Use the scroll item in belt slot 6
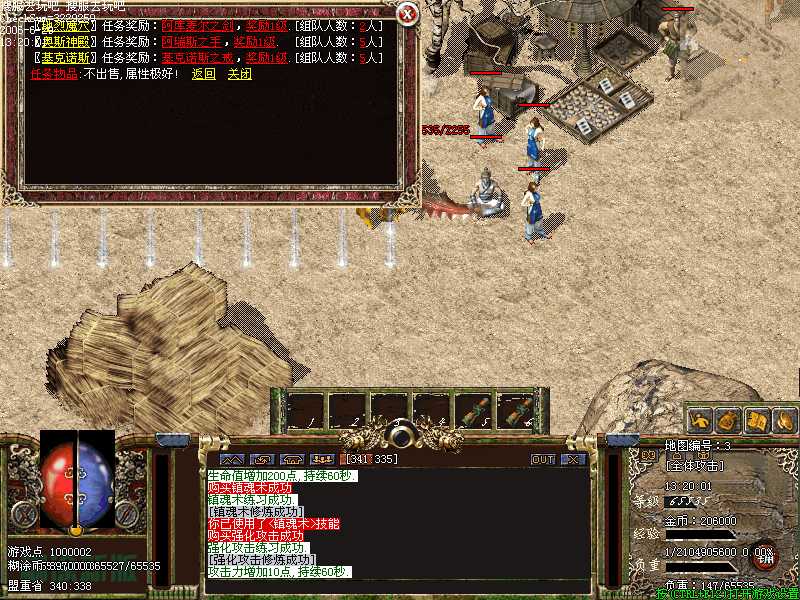This screenshot has height=600, width=800. pyautogui.click(x=519, y=411)
